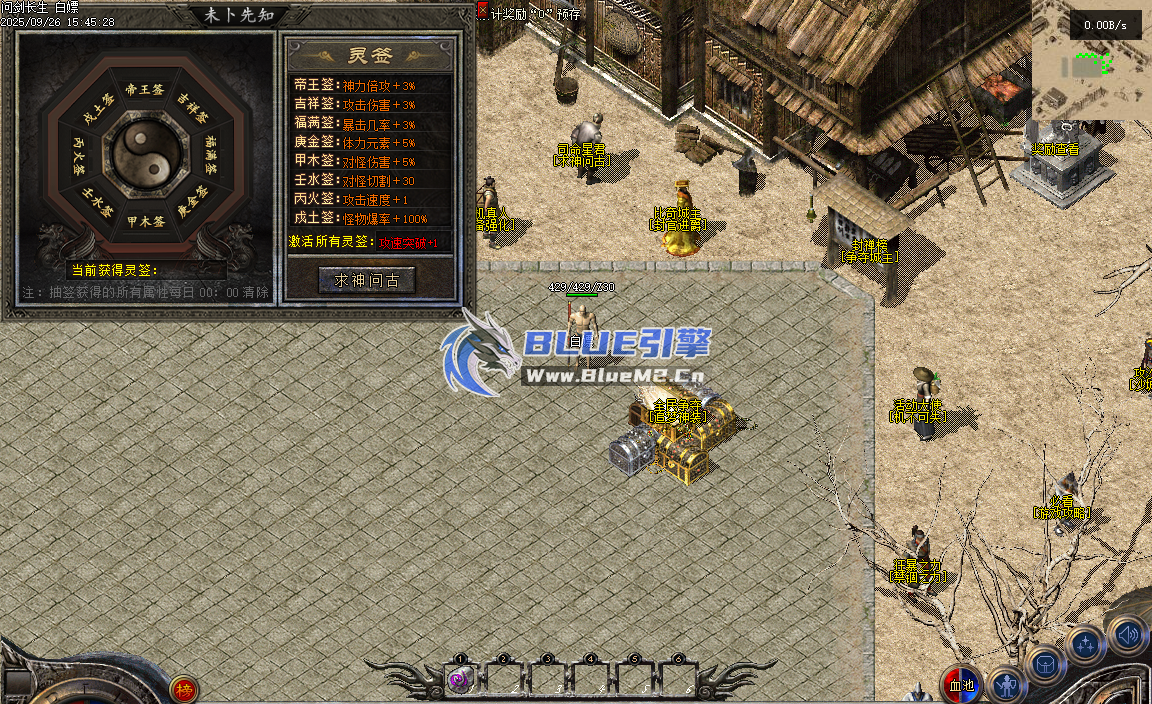
Task: Open the bag inventory icon
Action: click(1045, 664)
